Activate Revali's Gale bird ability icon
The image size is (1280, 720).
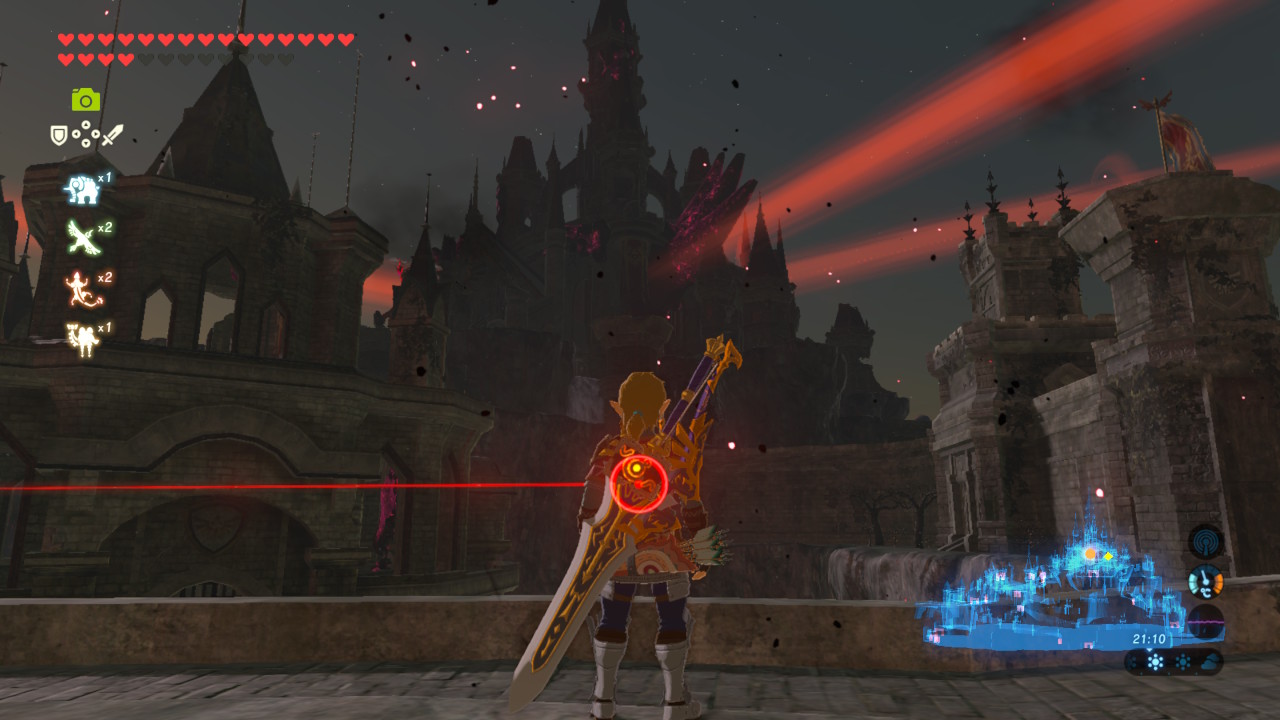[x=81, y=237]
